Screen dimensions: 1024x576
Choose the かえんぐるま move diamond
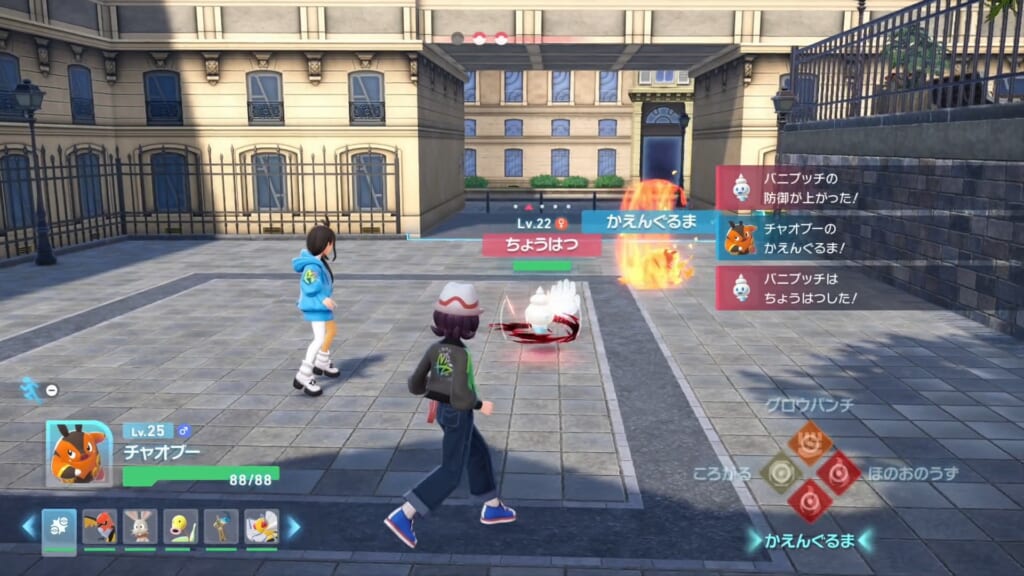[x=809, y=500]
